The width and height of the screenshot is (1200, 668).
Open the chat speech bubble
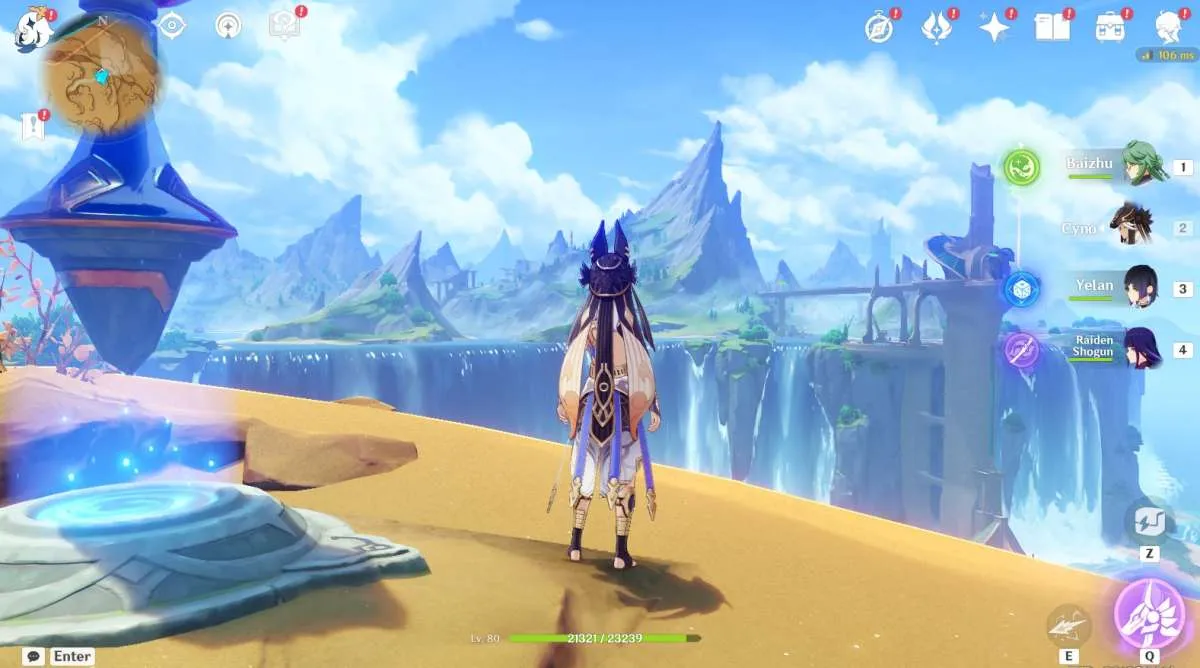click(x=34, y=656)
